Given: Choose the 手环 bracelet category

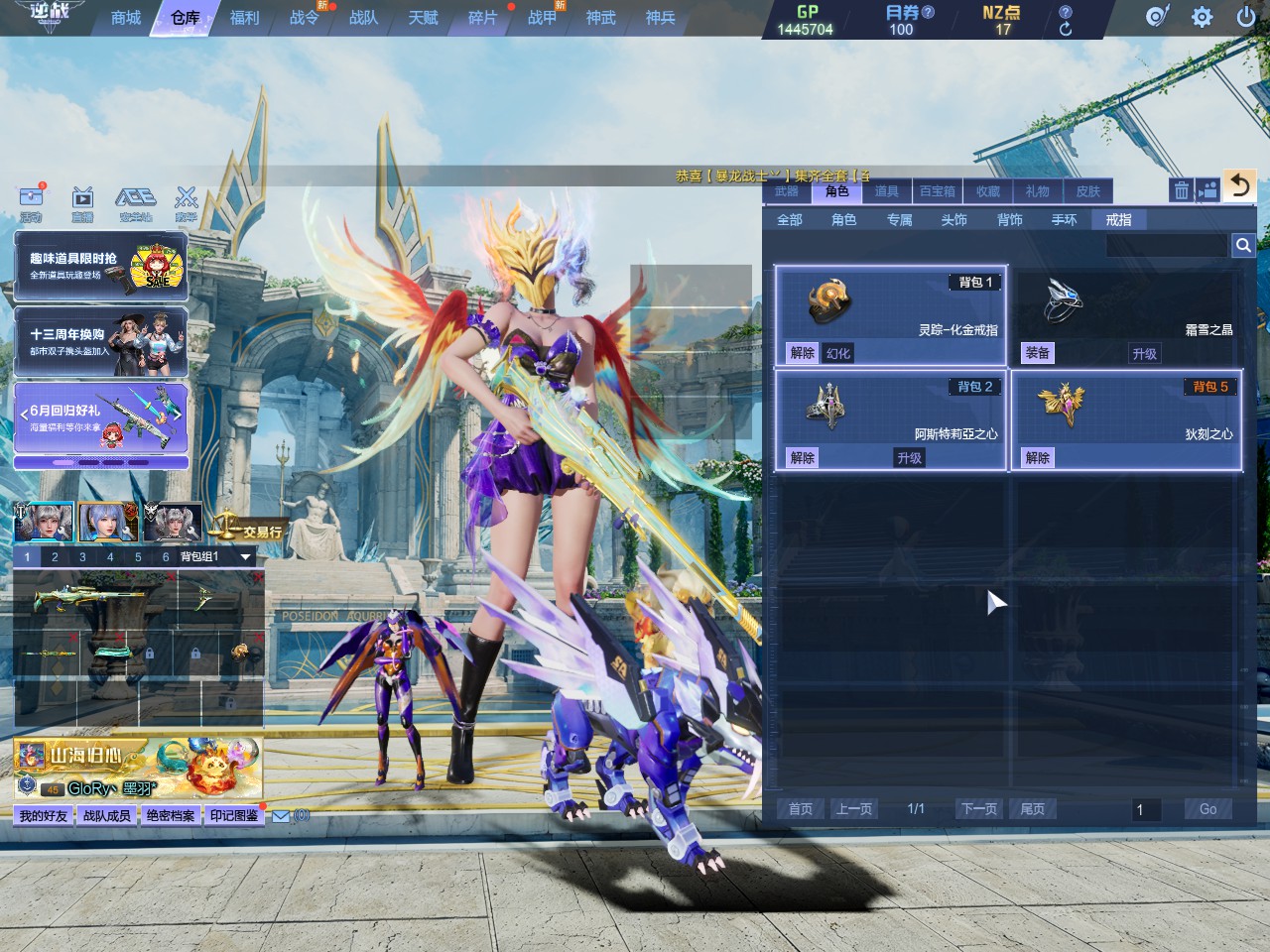Looking at the screenshot, I should (1064, 219).
